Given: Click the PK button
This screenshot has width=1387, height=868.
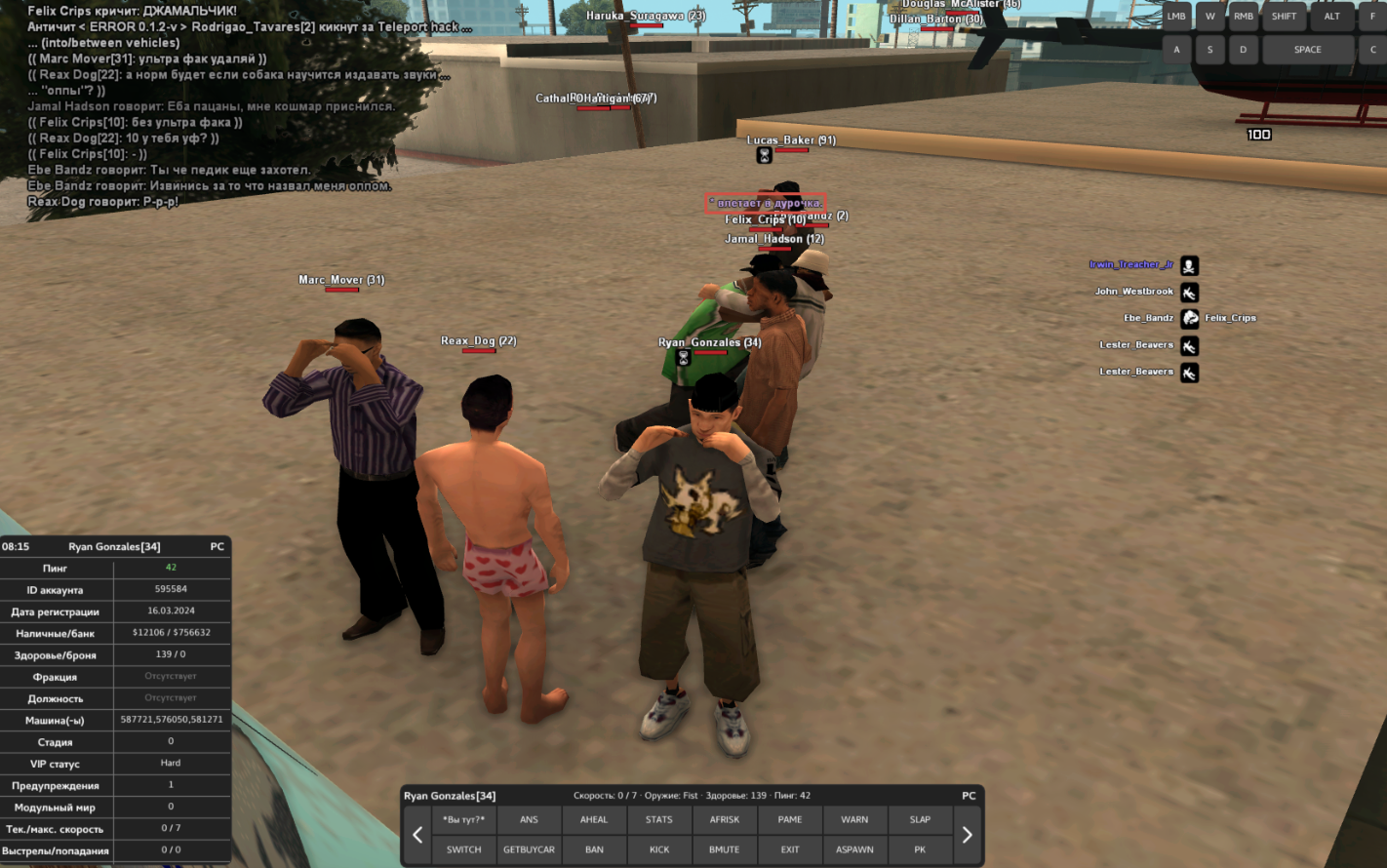Looking at the screenshot, I should (x=920, y=849).
